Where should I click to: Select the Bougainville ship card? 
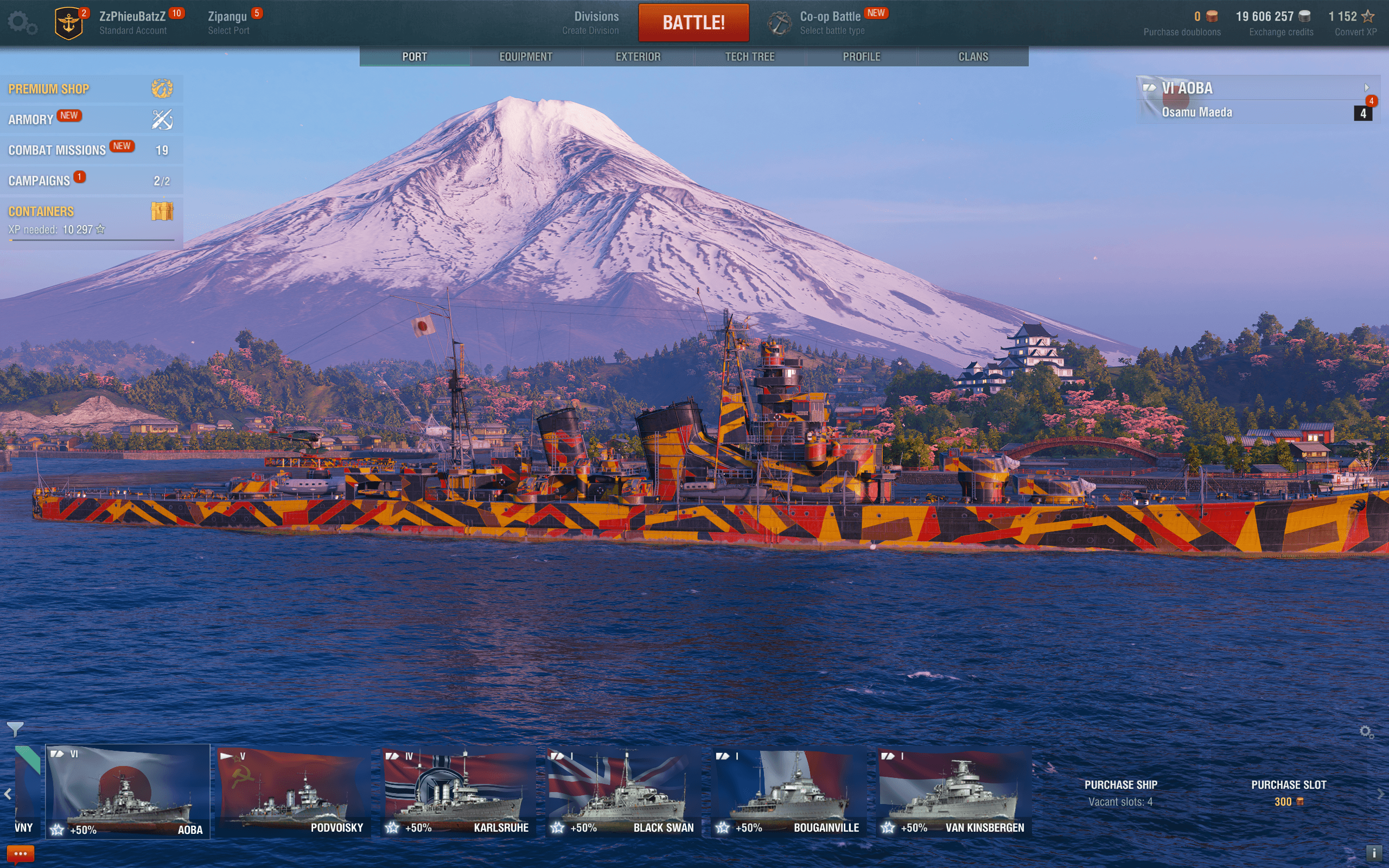click(788, 792)
